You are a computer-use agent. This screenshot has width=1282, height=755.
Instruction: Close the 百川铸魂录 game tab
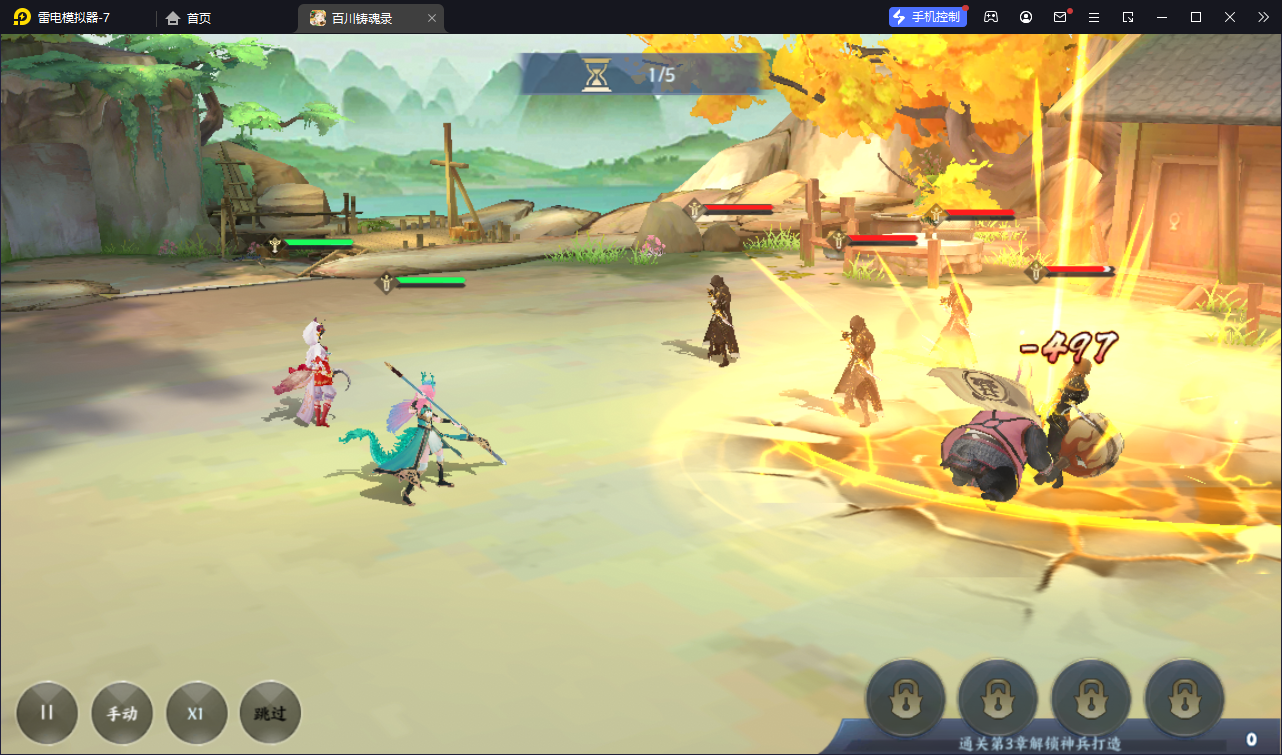pyautogui.click(x=431, y=18)
